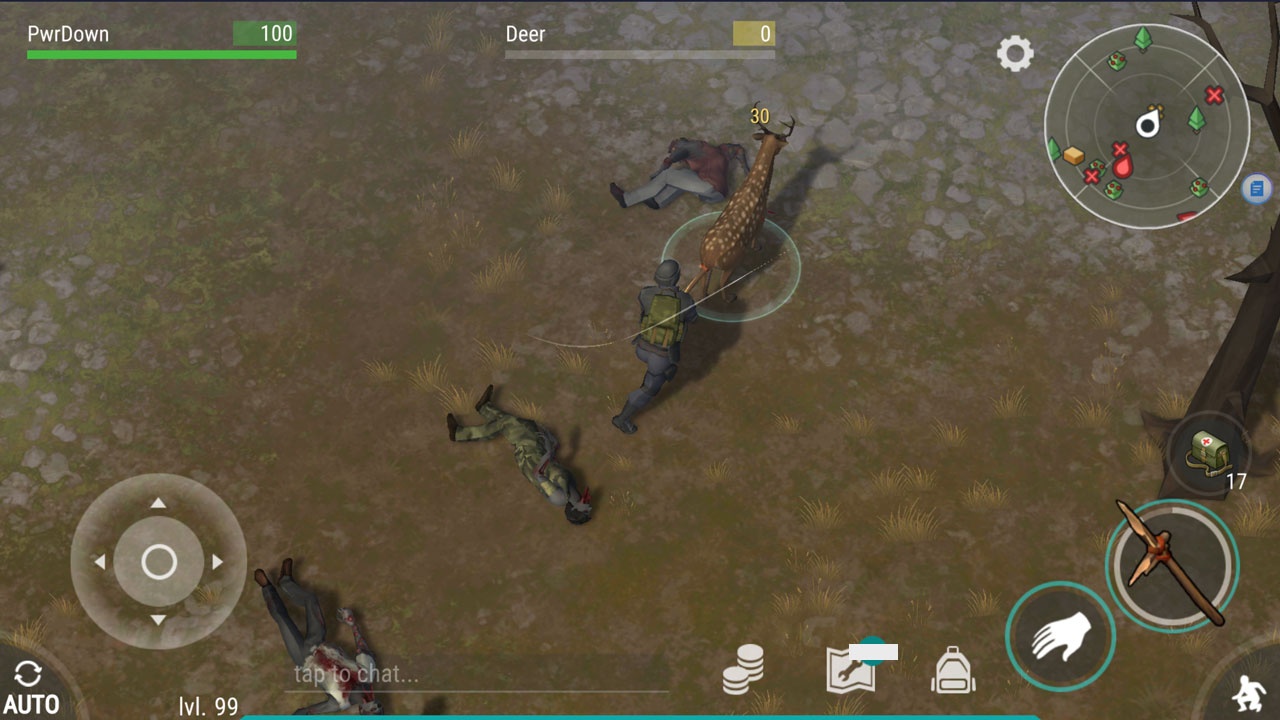Use the medkit quick slot

click(x=1210, y=450)
